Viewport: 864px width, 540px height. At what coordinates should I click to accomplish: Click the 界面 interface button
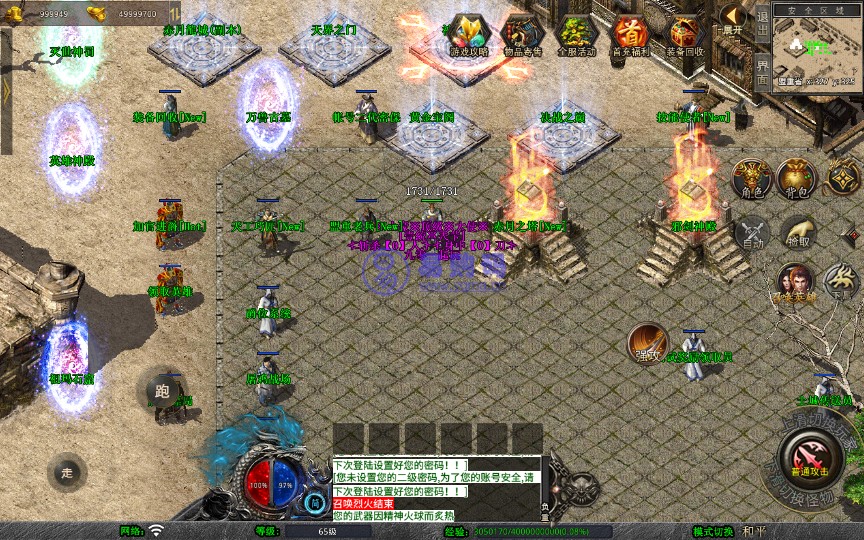(x=763, y=69)
